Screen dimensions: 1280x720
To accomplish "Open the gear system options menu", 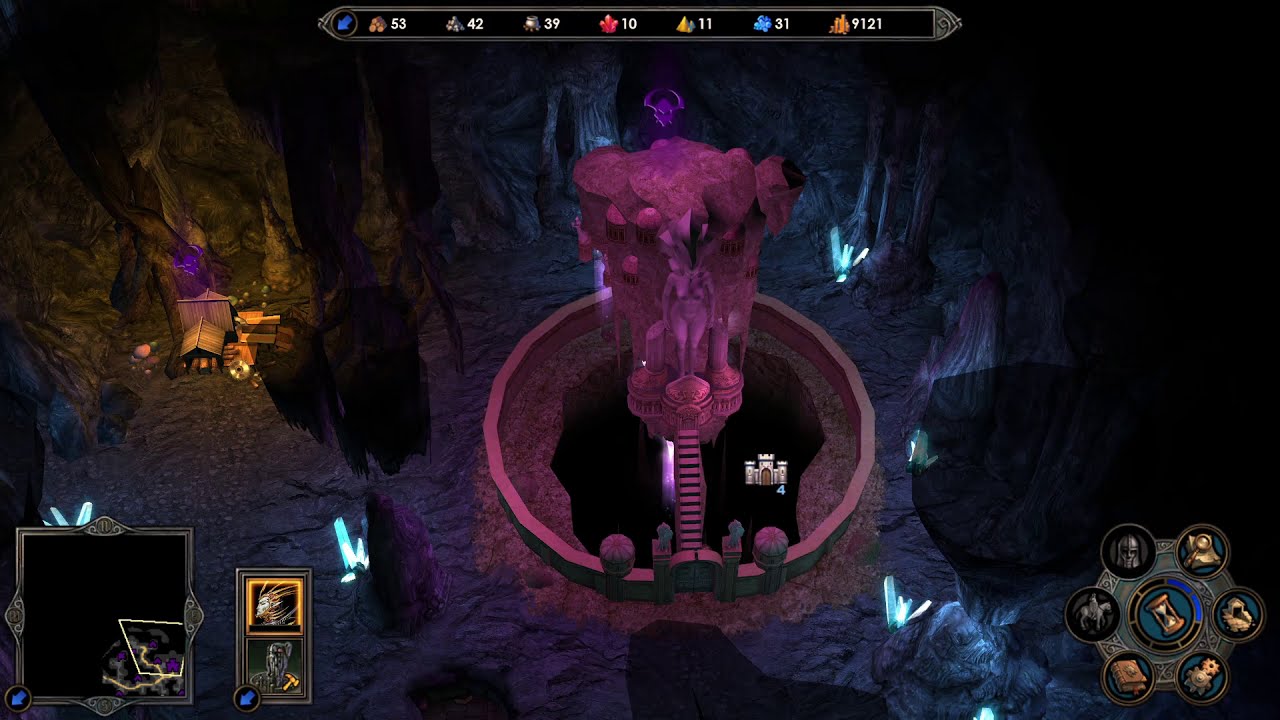I will (1201, 677).
